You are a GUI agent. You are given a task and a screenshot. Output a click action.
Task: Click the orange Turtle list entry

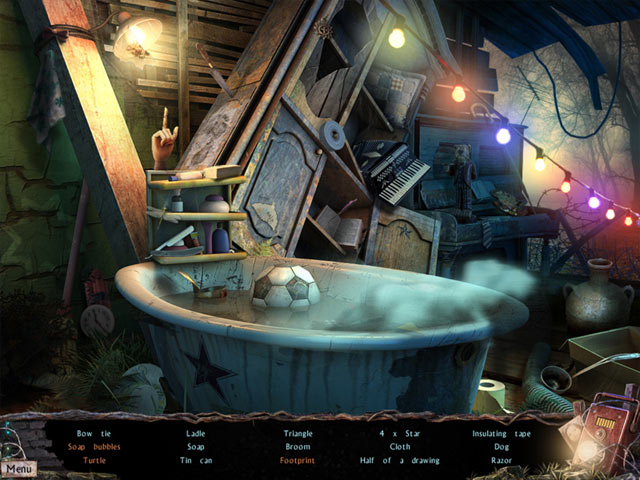coord(93,461)
